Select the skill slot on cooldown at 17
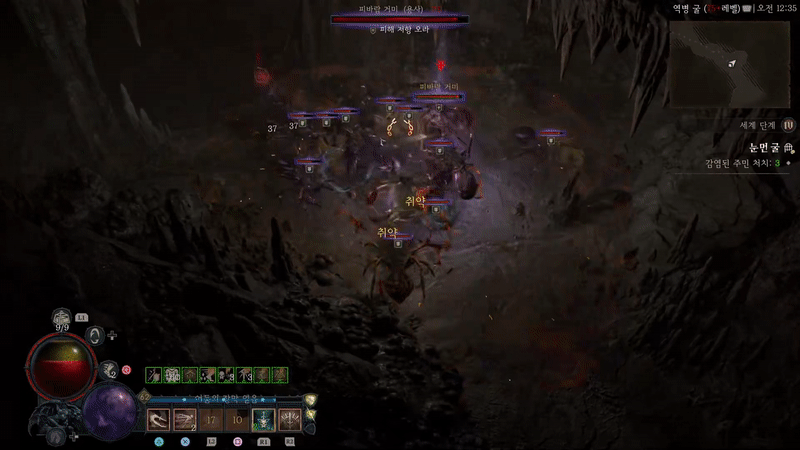The image size is (800, 450). 211,420
